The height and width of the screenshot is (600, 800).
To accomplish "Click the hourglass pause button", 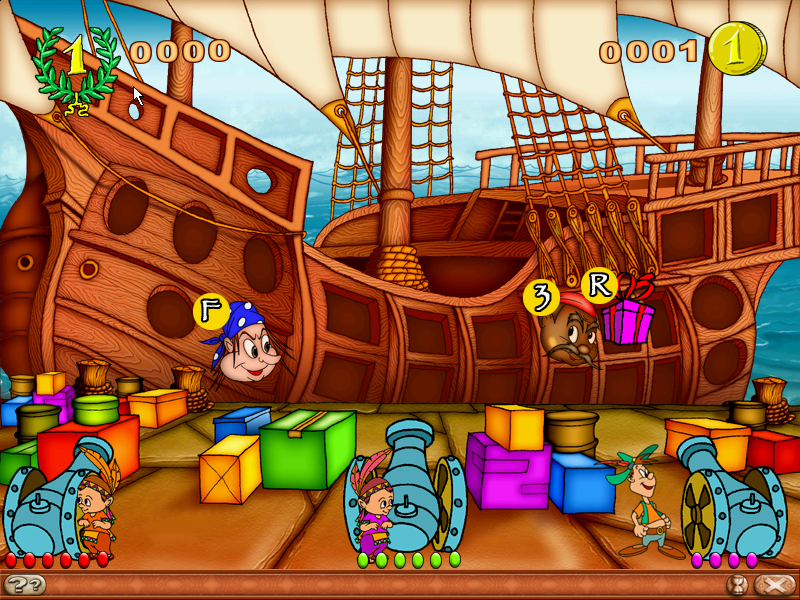I will coord(739,585).
